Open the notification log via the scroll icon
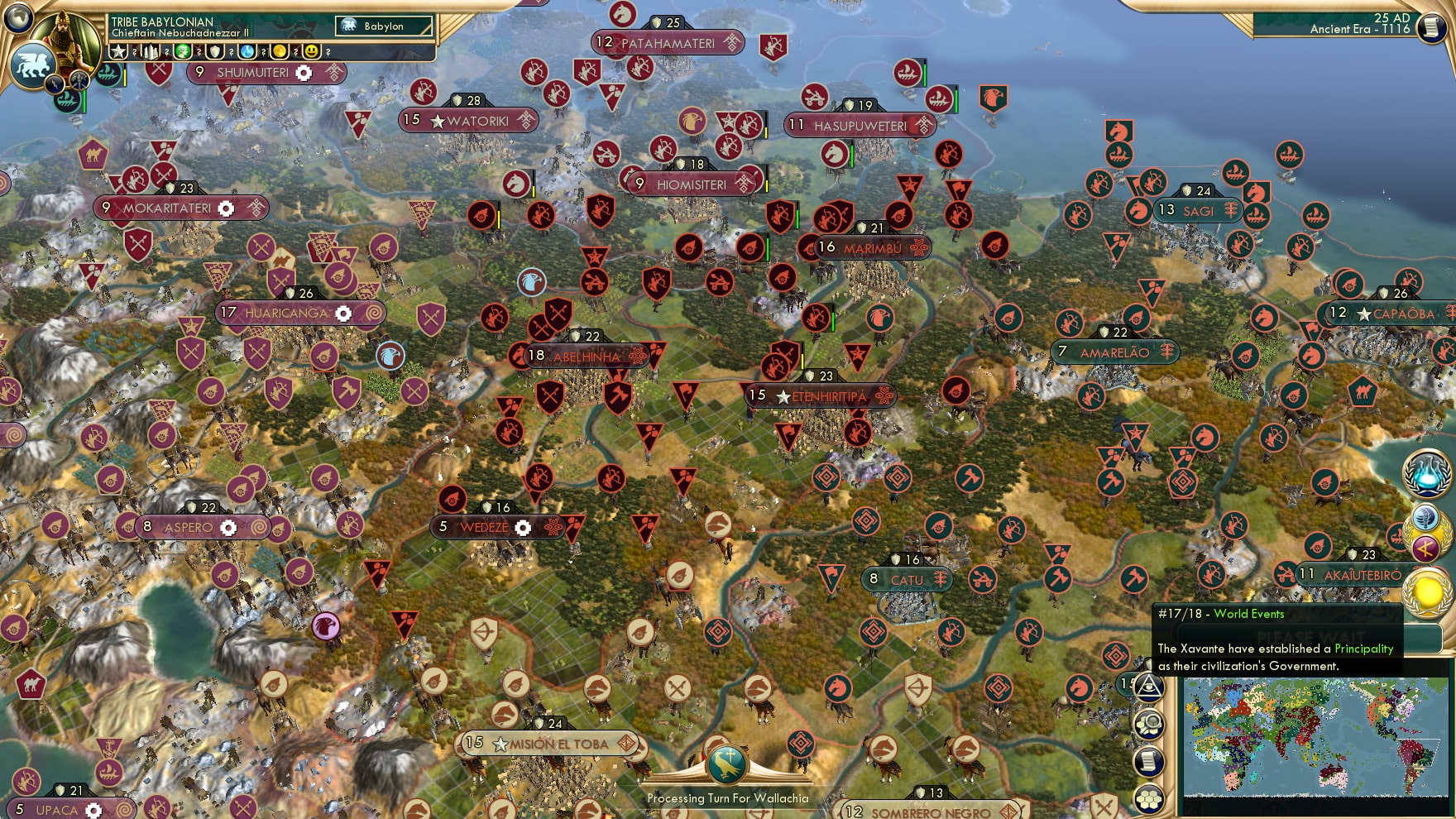The height and width of the screenshot is (819, 1456). [x=1148, y=759]
